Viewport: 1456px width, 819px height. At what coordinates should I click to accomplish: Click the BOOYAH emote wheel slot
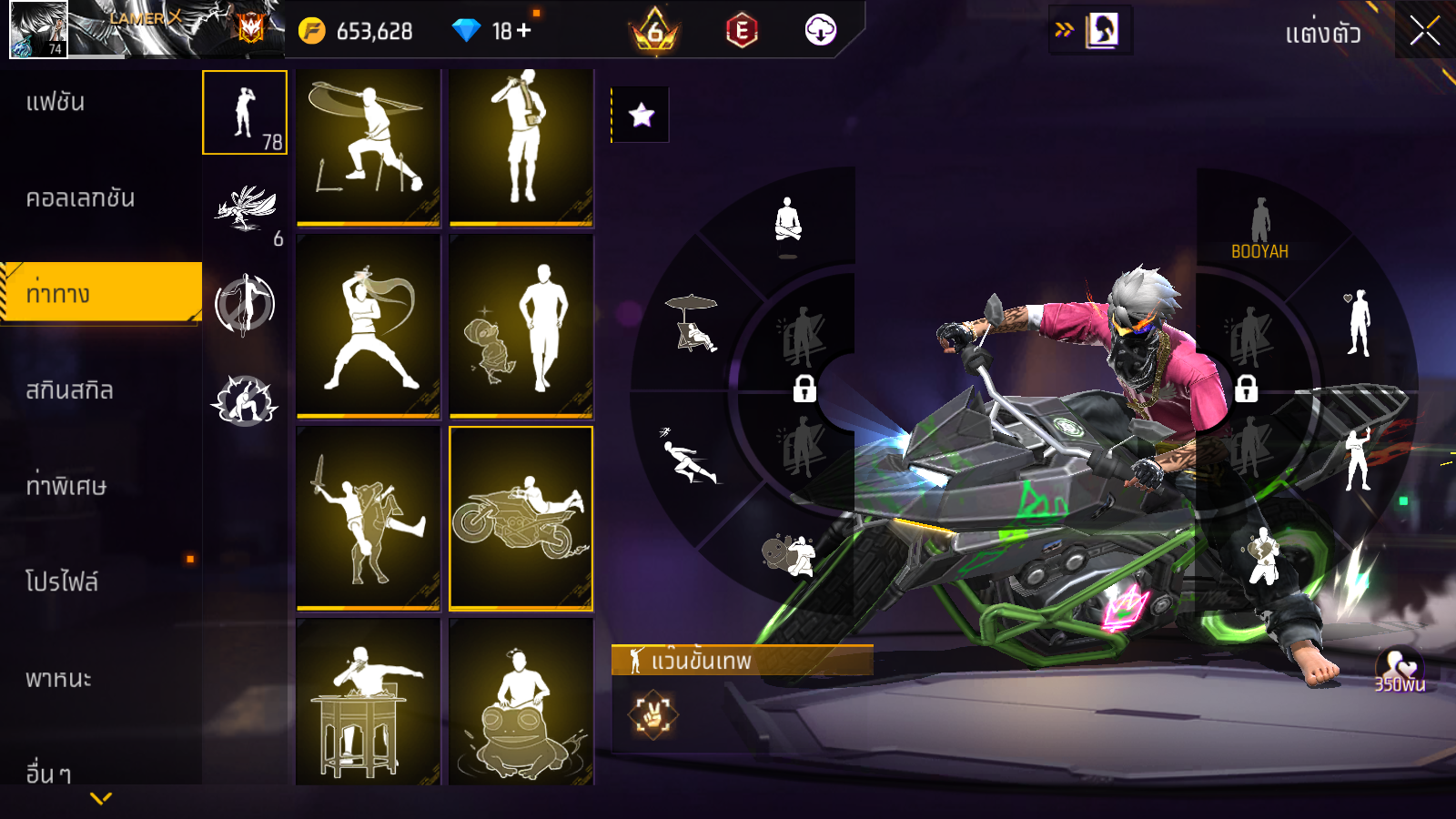coord(1259,229)
